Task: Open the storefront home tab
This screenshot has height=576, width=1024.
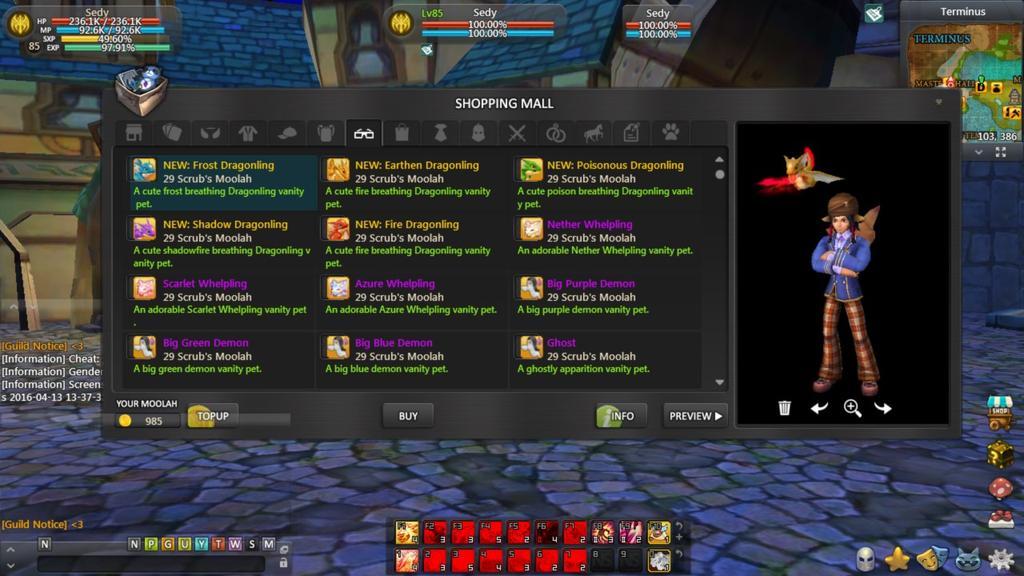Action: [134, 133]
